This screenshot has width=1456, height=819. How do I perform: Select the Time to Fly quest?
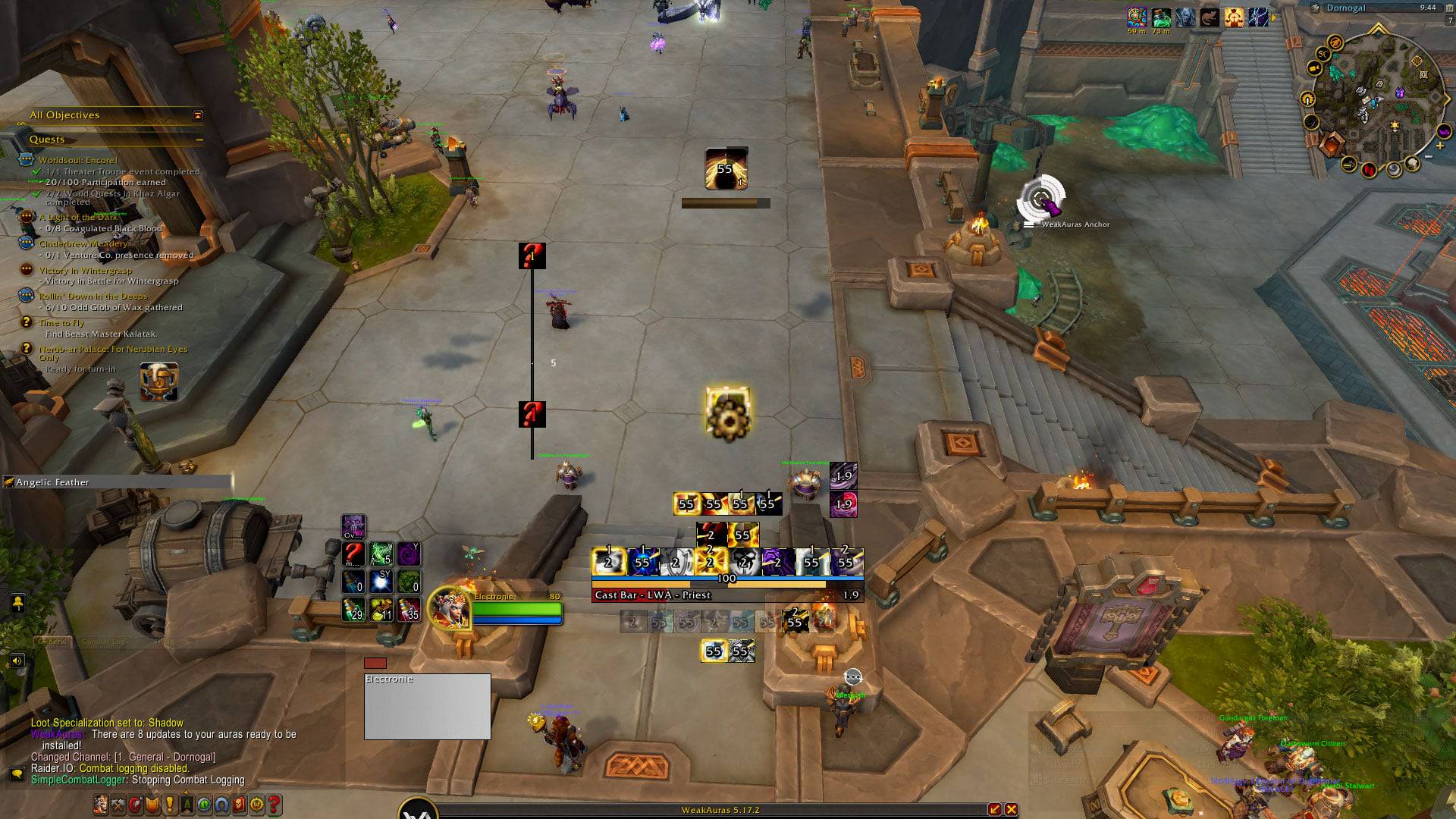pos(61,322)
